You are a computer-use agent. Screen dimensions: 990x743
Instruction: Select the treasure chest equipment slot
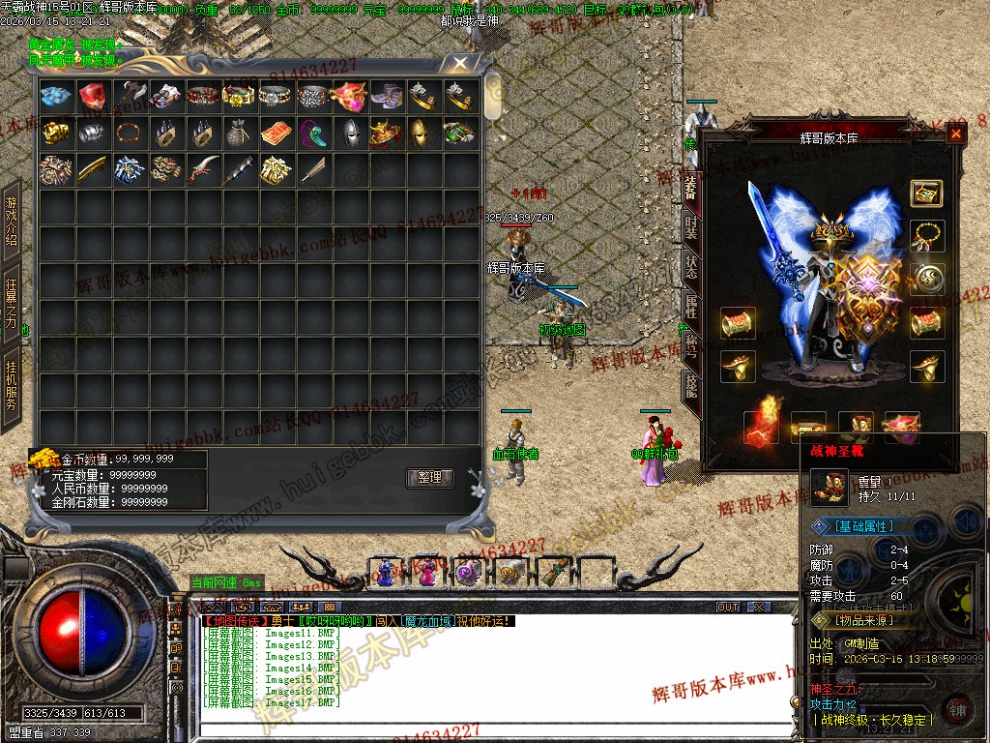click(x=927, y=193)
